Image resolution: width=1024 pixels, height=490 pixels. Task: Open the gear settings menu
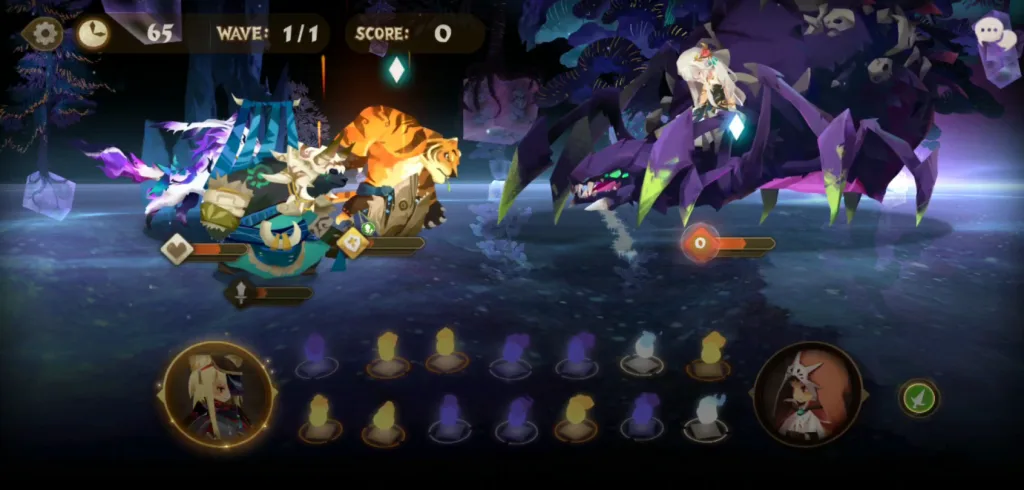[x=44, y=34]
